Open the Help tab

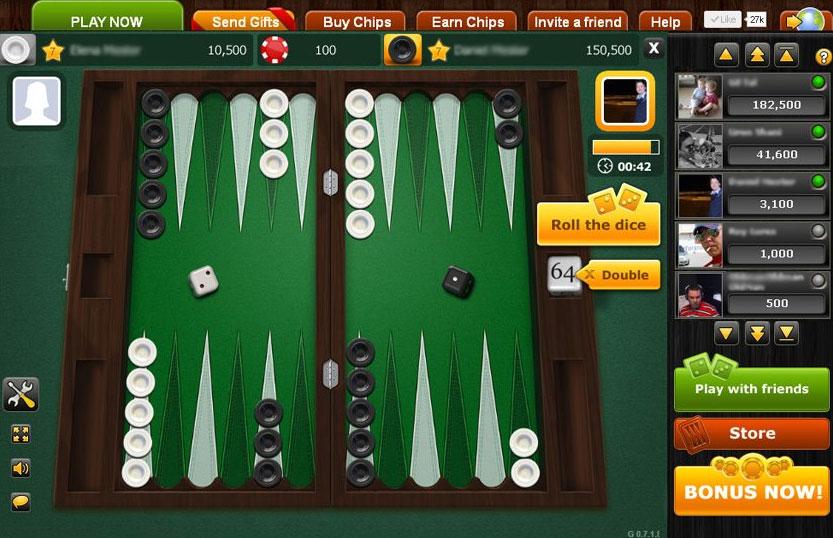coord(665,22)
